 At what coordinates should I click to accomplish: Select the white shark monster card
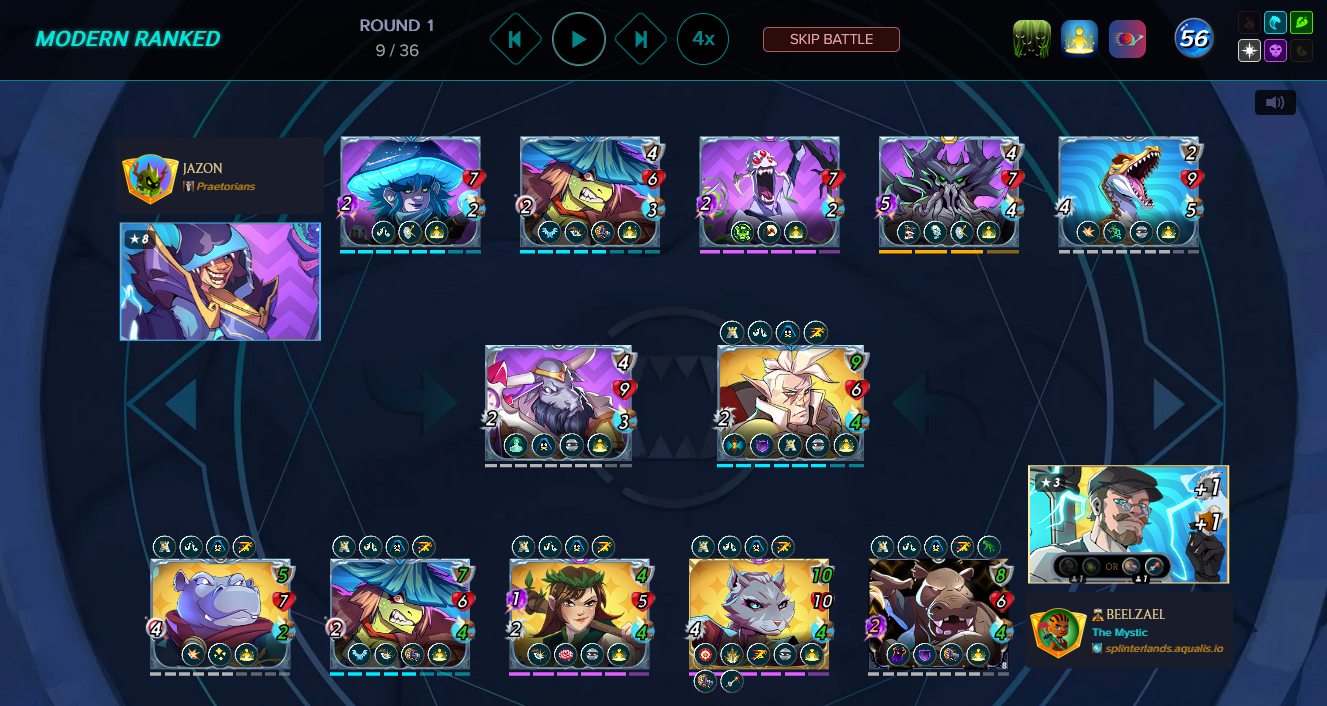(1128, 191)
